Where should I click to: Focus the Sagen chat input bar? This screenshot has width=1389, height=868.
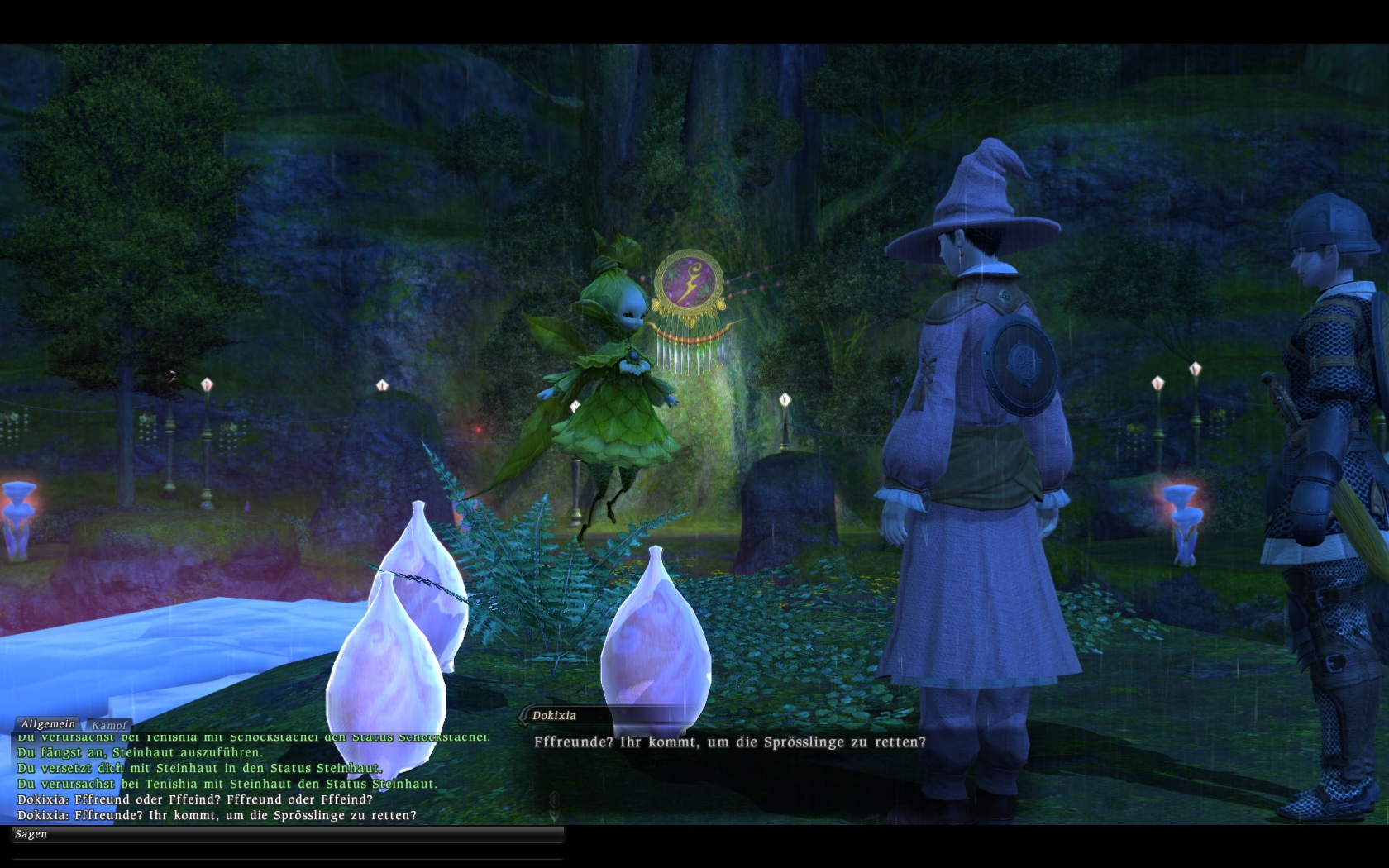point(289,834)
